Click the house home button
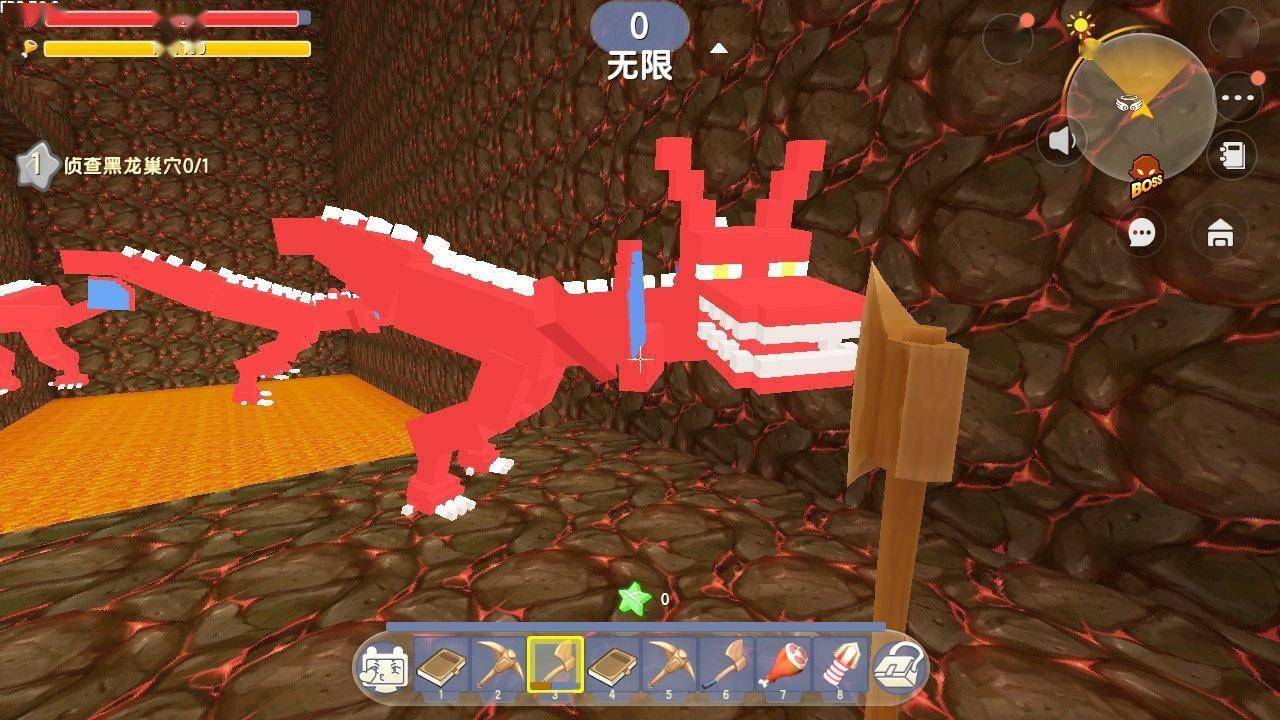 click(x=1219, y=234)
